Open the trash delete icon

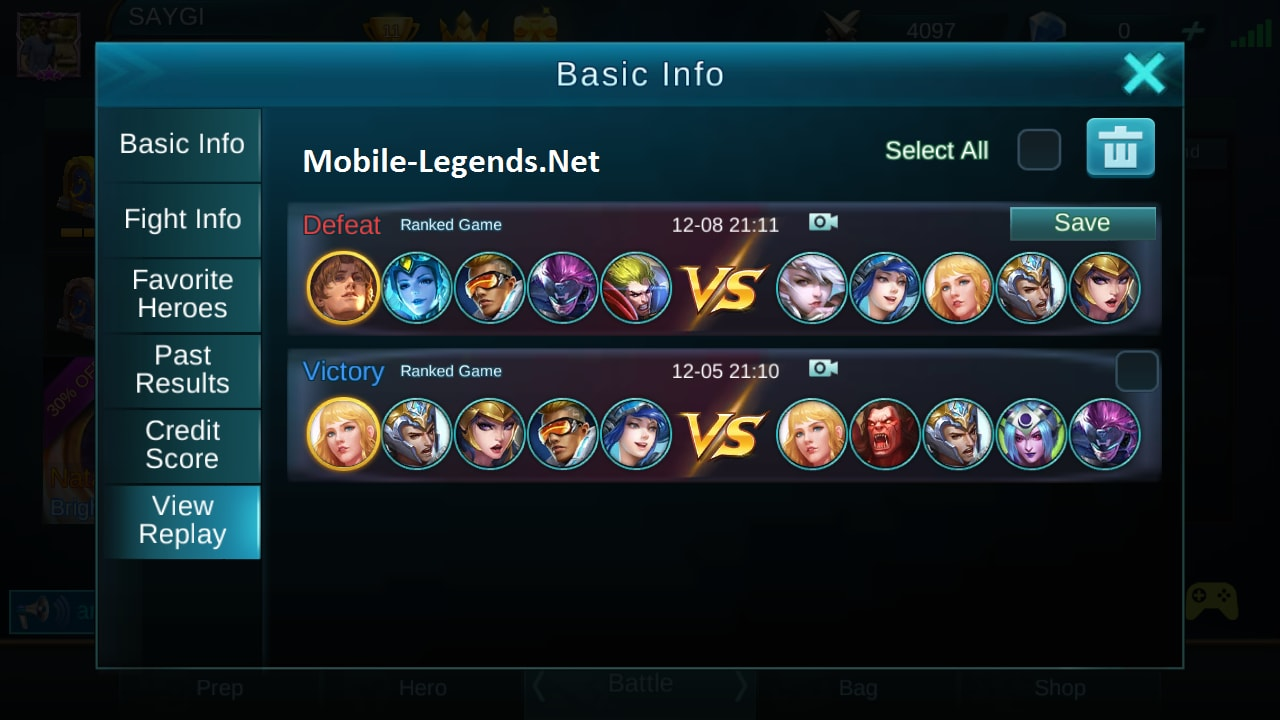tap(1120, 148)
